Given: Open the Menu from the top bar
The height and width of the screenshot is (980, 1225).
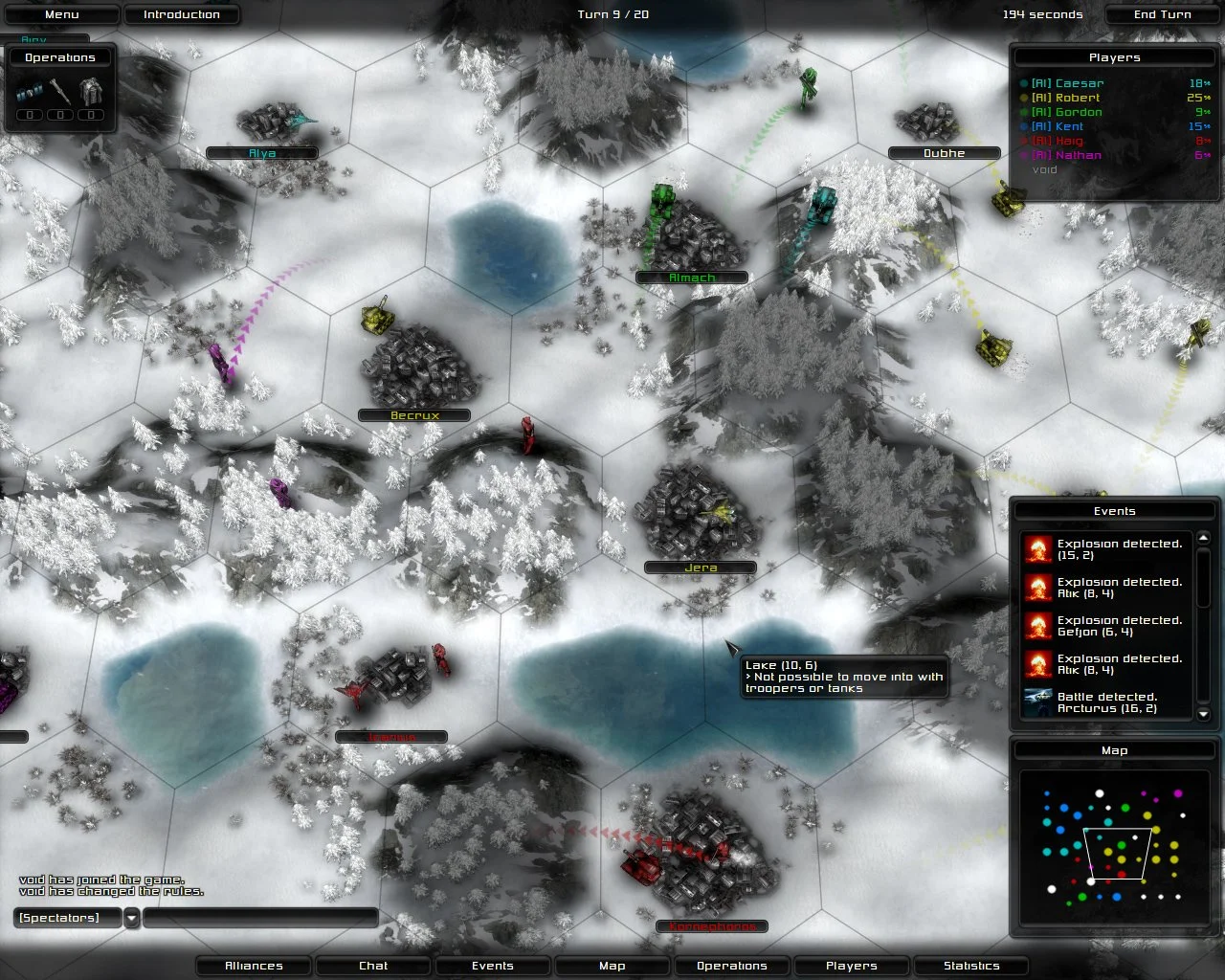Looking at the screenshot, I should coord(61,14).
